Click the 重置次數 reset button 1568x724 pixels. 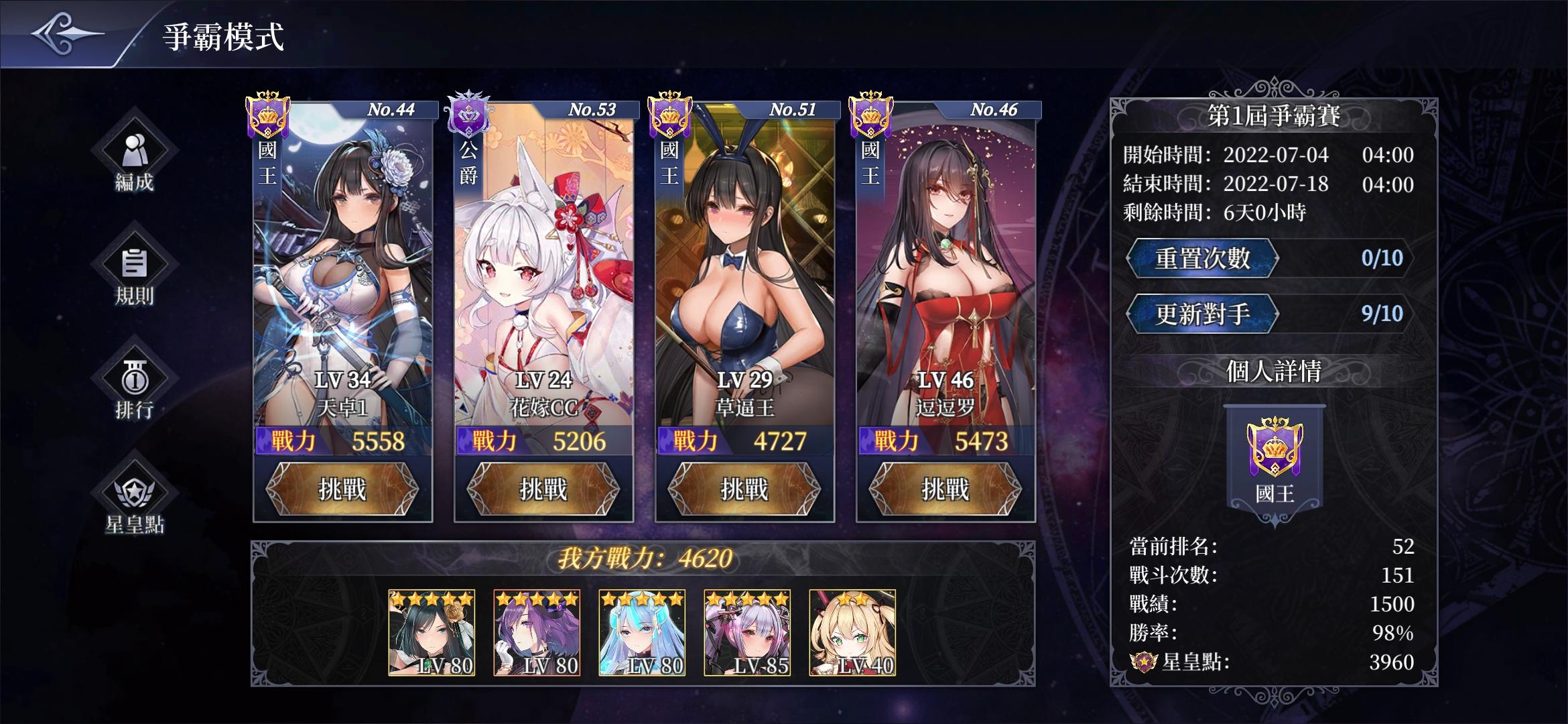click(1202, 259)
